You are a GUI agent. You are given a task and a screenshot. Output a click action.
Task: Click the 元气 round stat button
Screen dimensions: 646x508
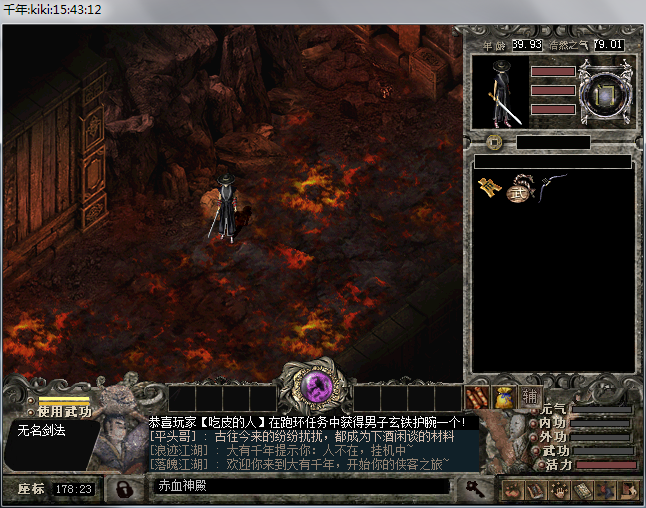tap(535, 410)
